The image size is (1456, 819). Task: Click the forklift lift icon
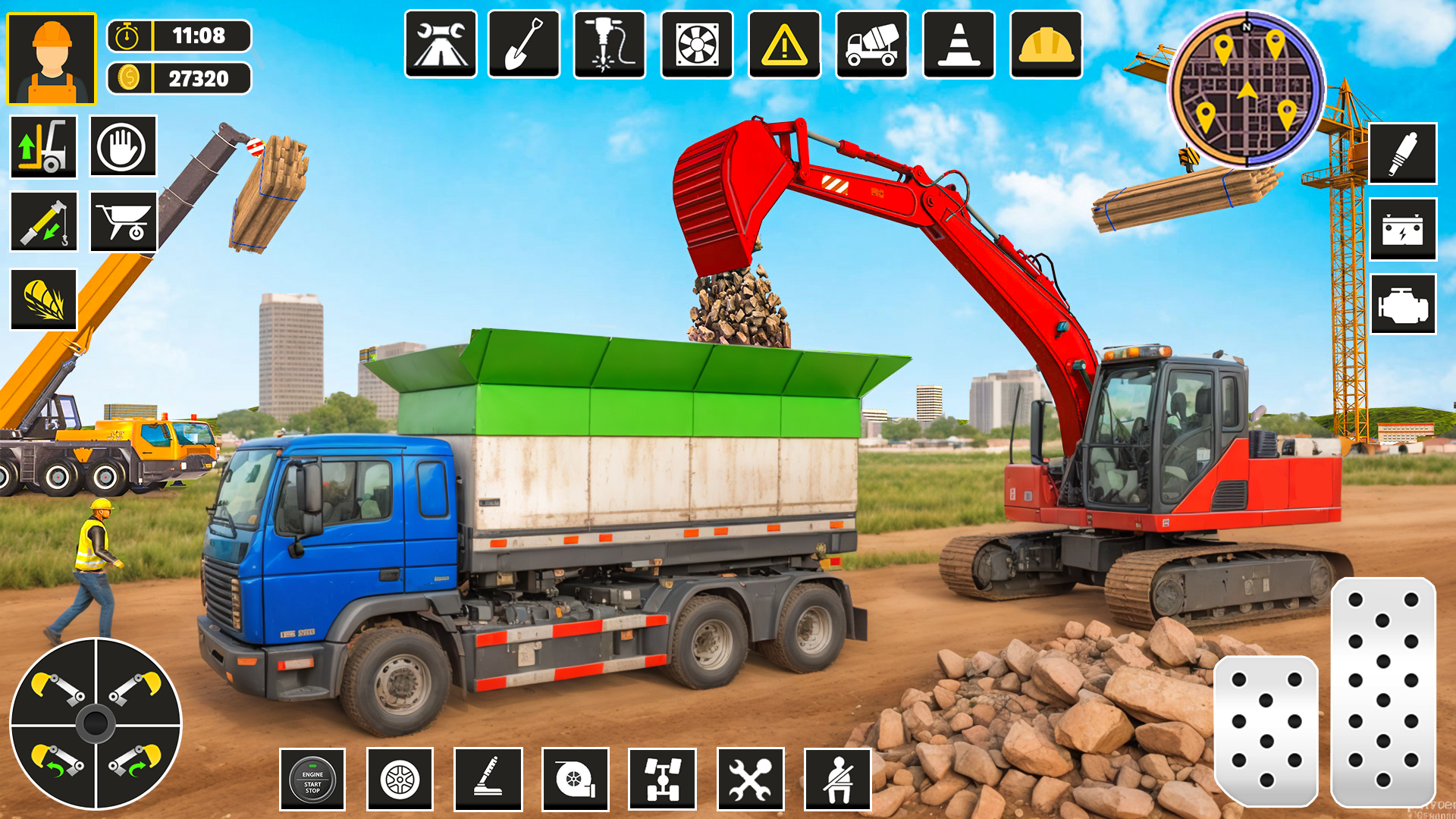click(x=43, y=146)
